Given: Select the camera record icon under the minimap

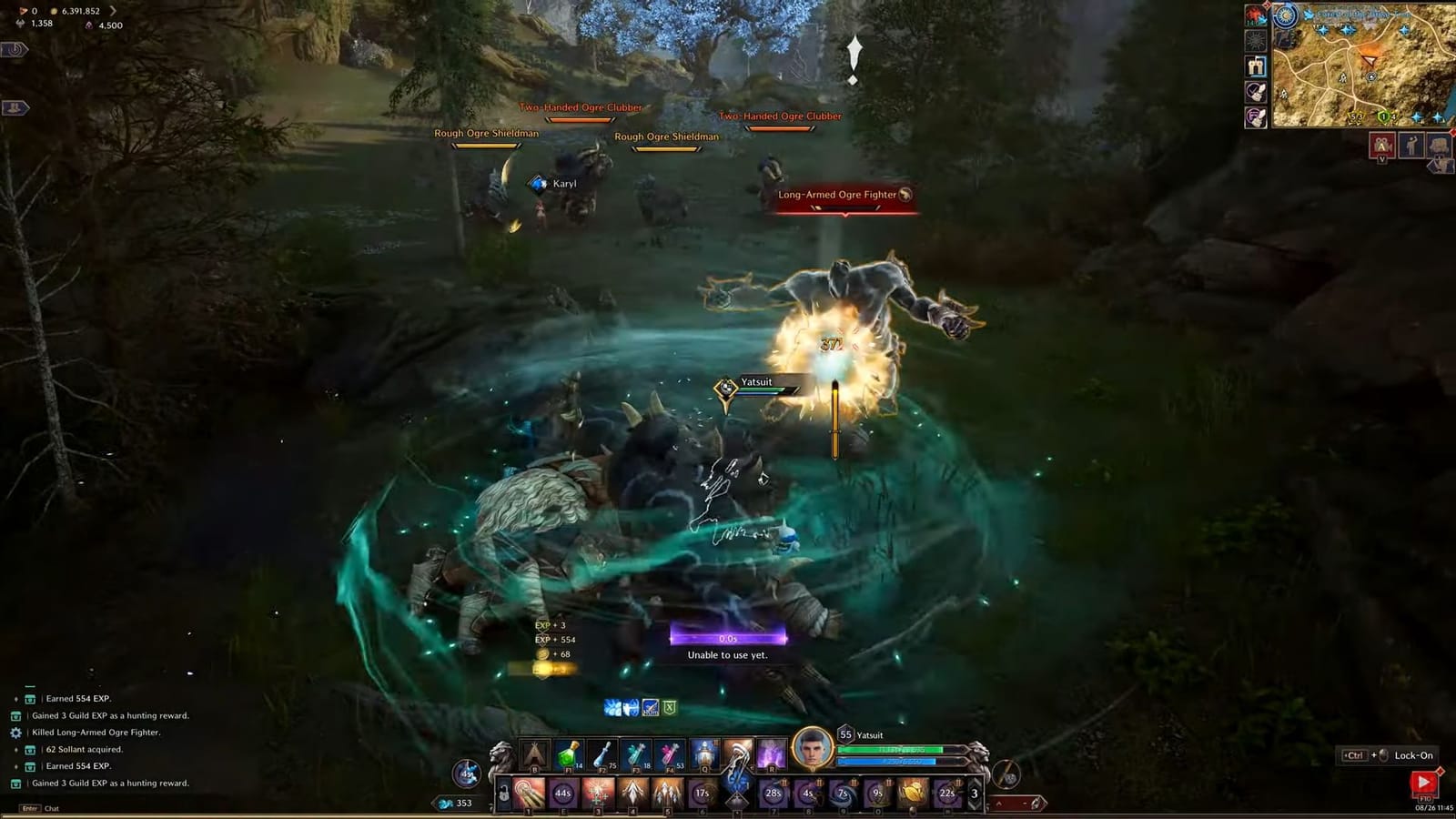Looking at the screenshot, I should pos(1382,145).
